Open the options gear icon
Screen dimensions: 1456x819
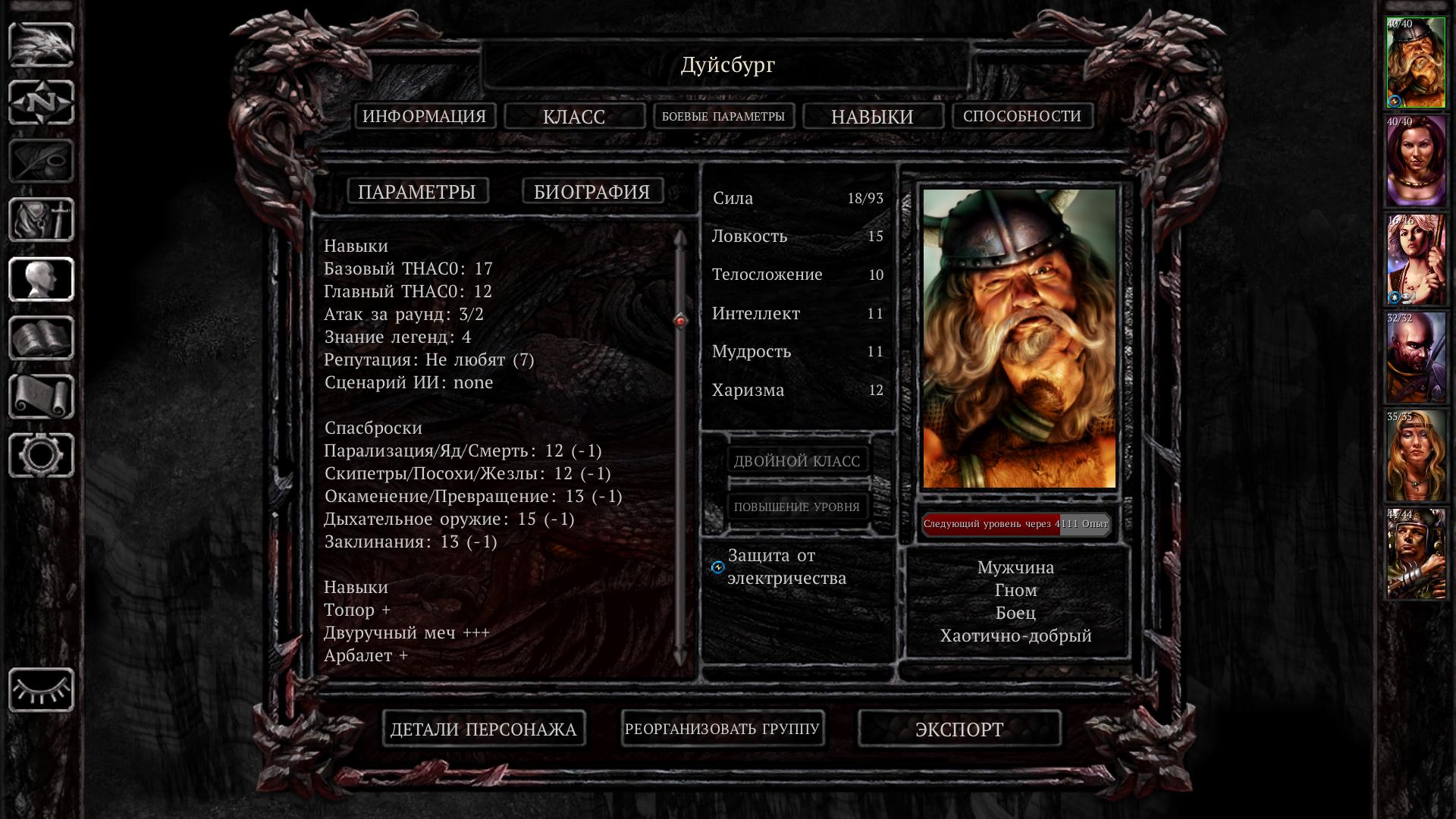coord(41,456)
